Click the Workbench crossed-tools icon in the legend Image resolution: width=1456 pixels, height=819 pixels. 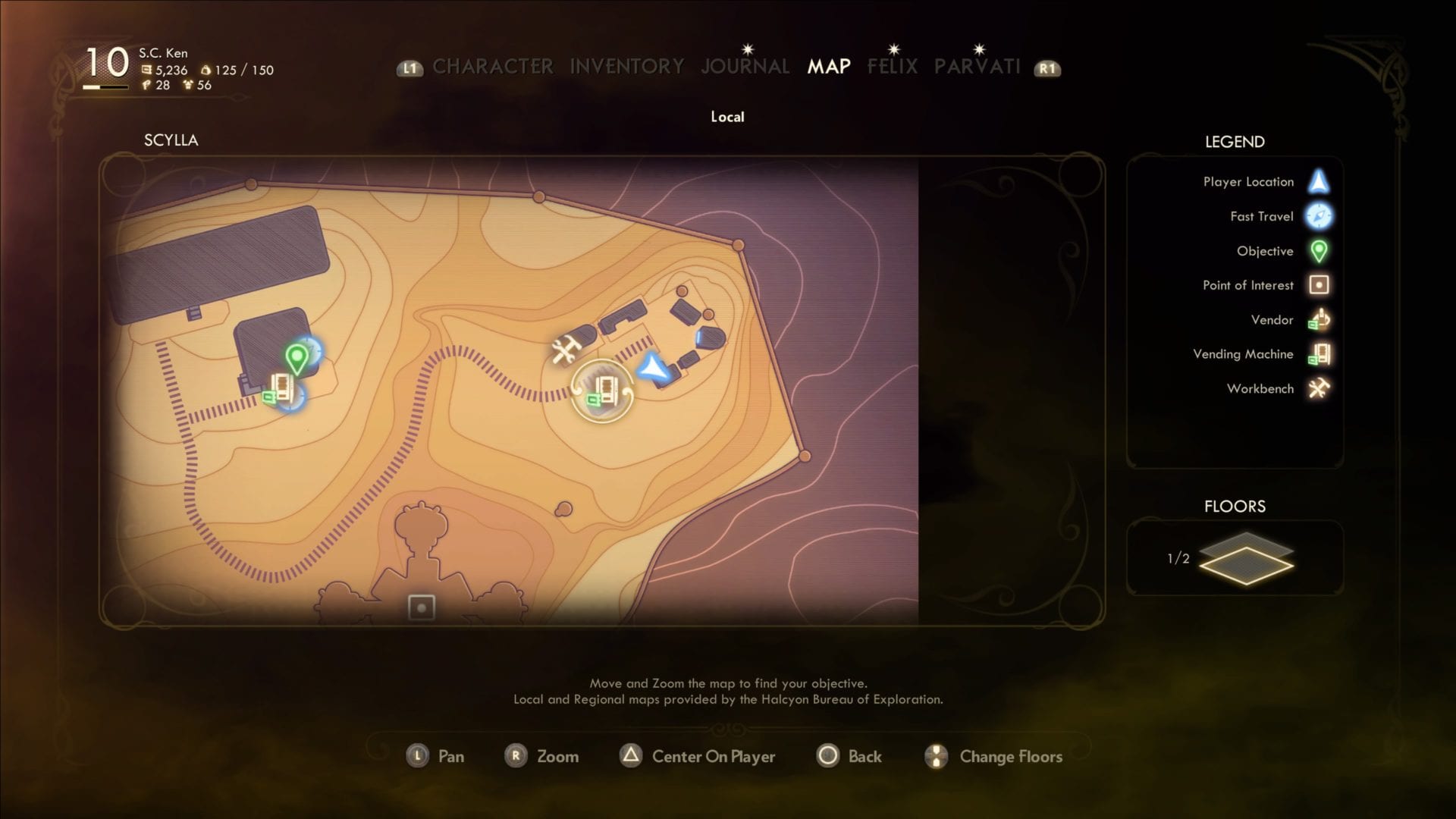pos(1319,388)
